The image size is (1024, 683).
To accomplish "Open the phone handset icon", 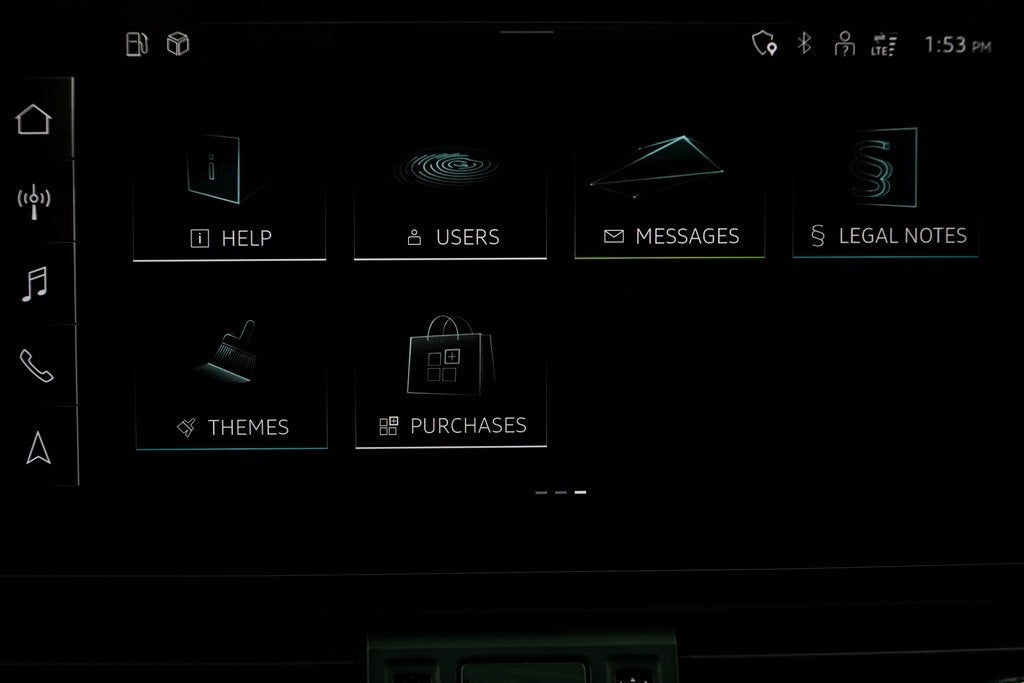I will (x=36, y=365).
